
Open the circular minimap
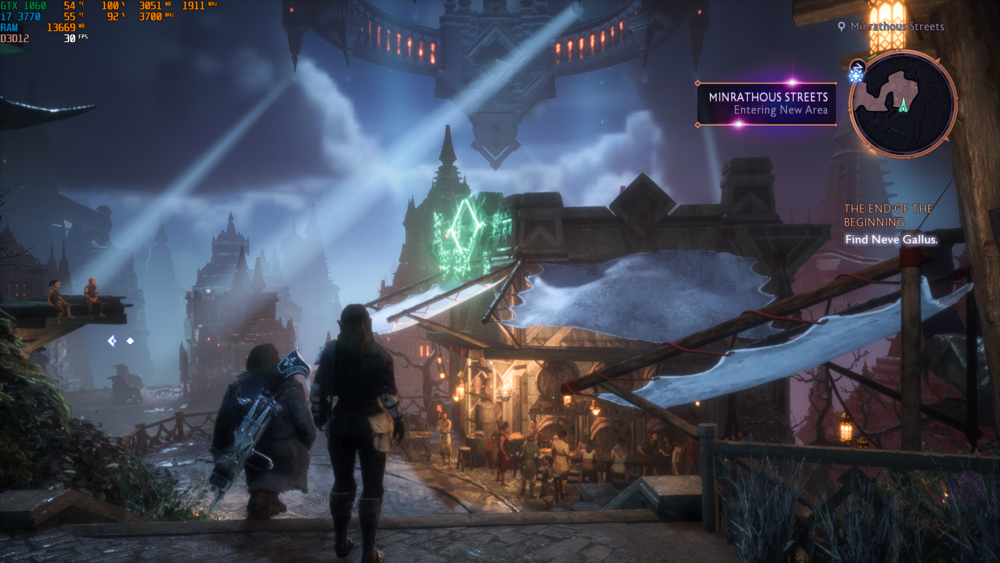tap(903, 104)
